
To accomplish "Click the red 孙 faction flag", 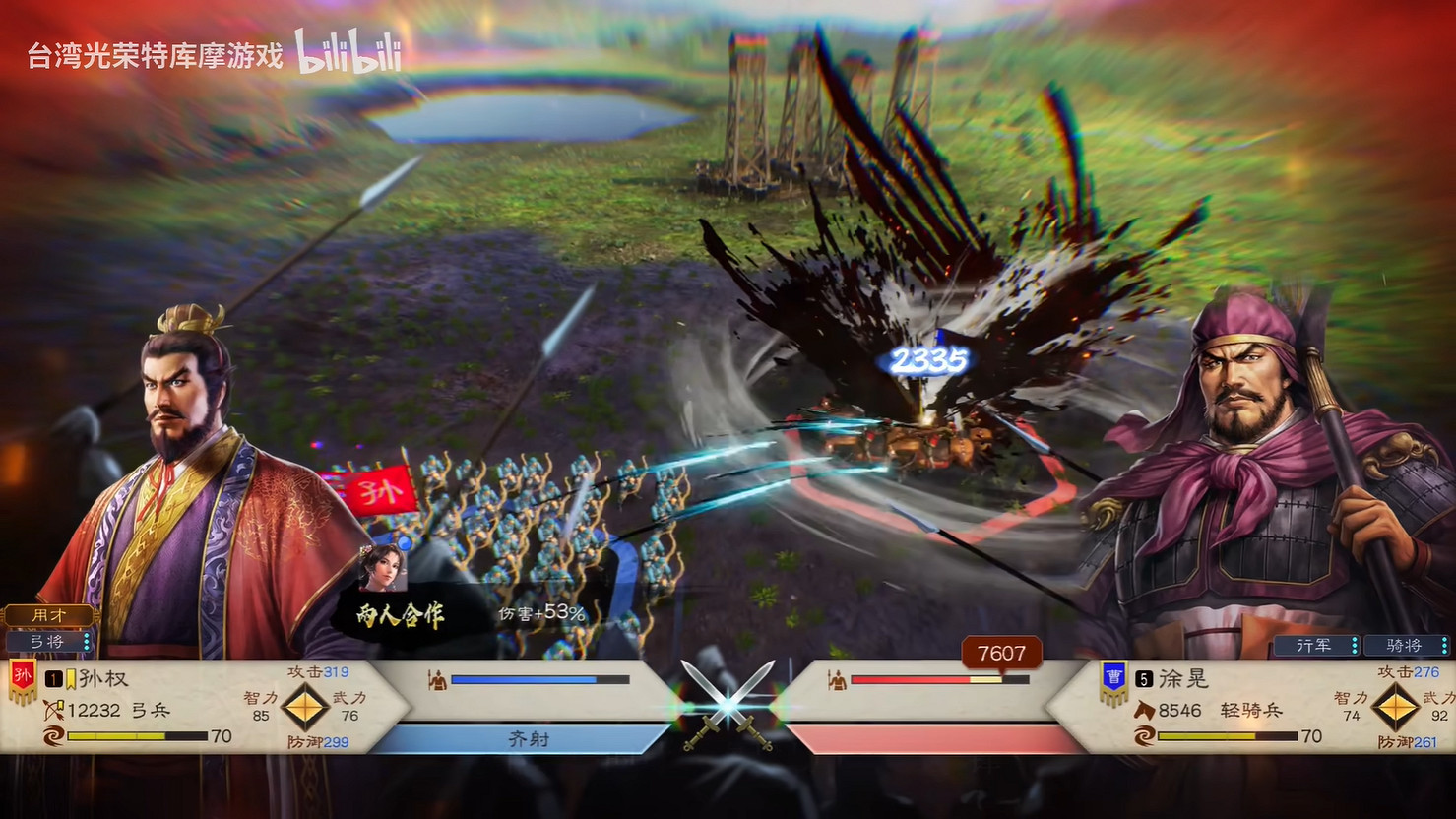I will pos(22,680).
